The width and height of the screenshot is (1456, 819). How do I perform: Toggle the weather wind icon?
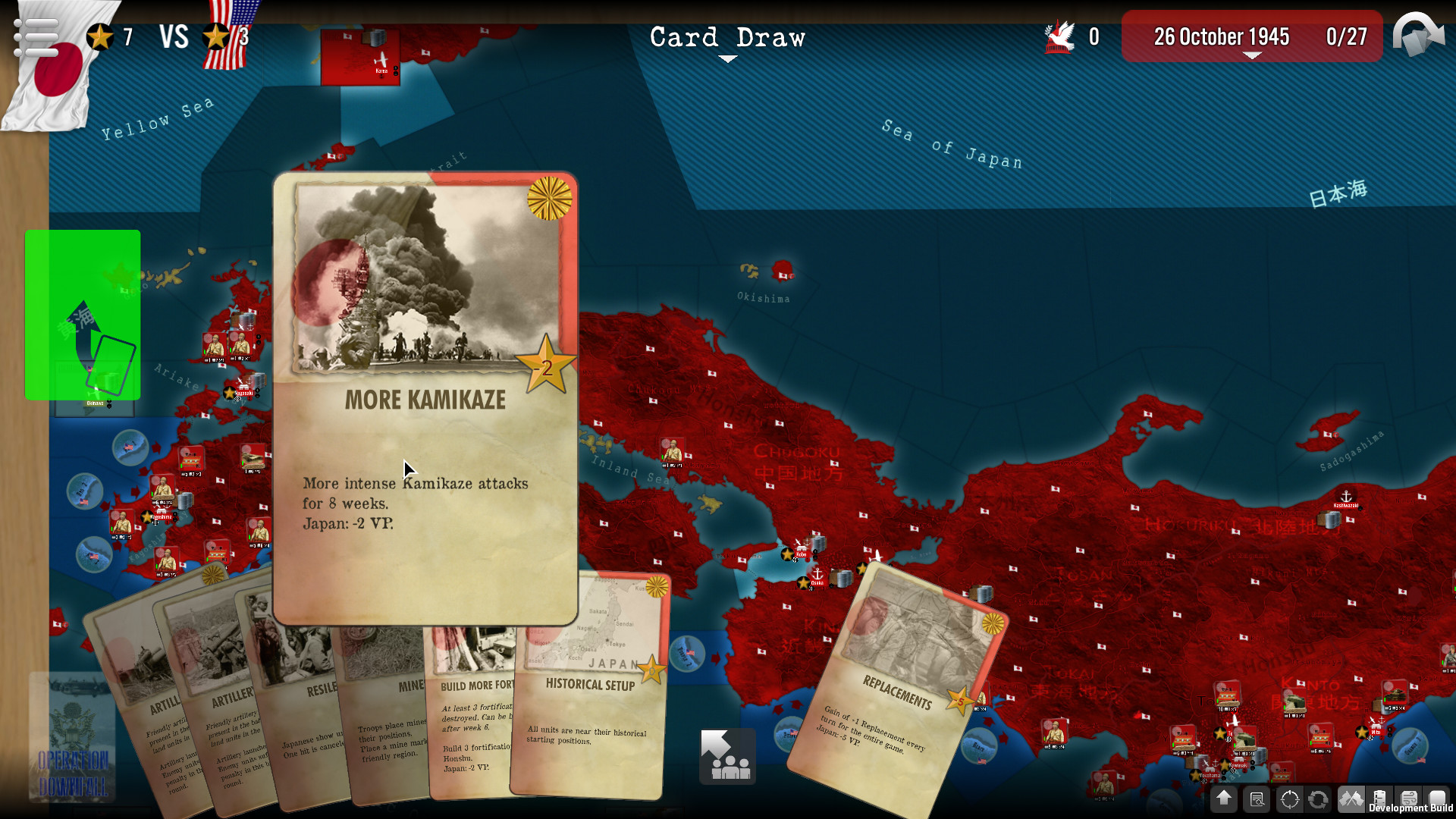coord(1408,800)
